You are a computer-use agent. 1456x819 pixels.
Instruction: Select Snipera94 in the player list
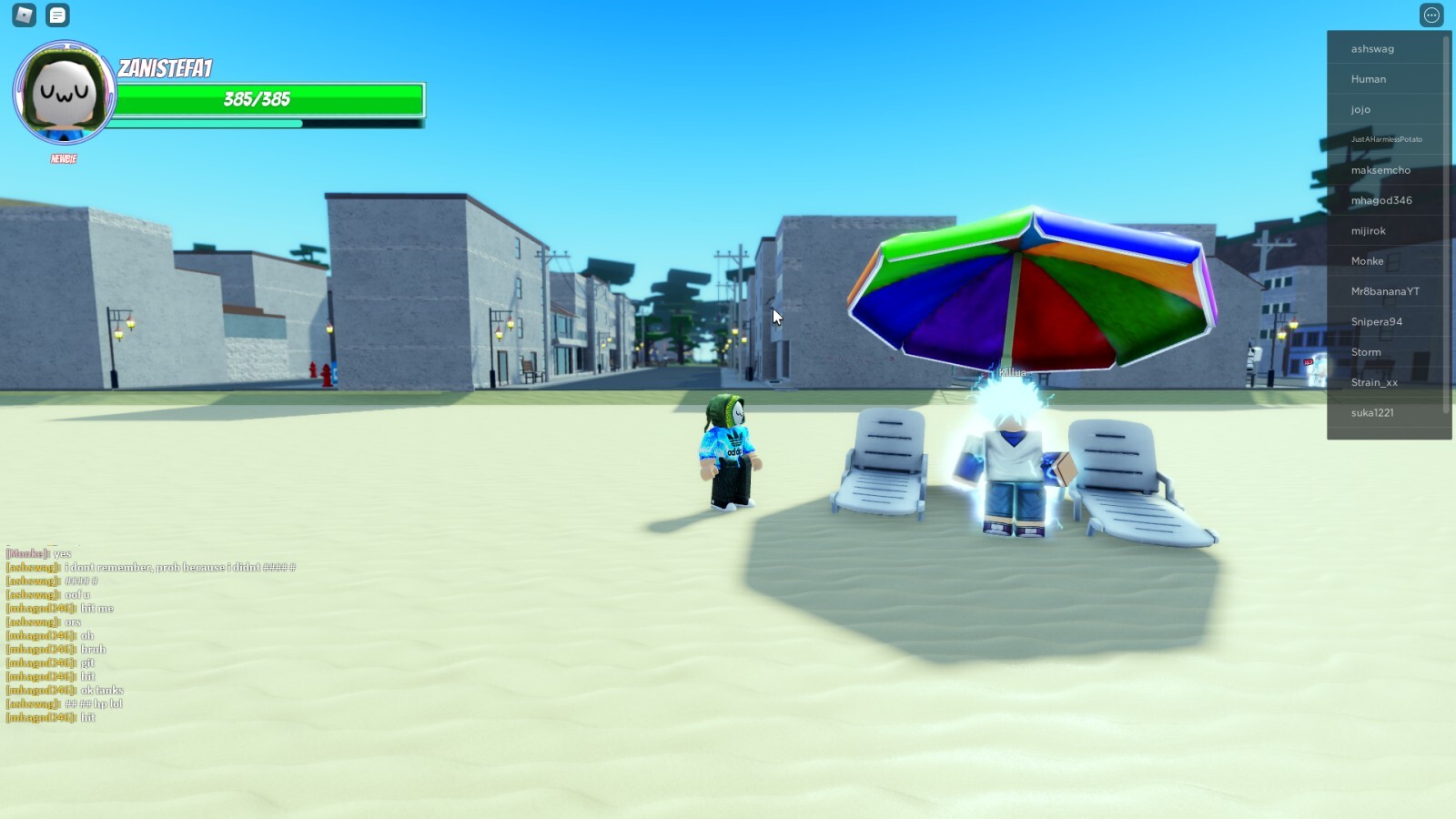tap(1376, 321)
